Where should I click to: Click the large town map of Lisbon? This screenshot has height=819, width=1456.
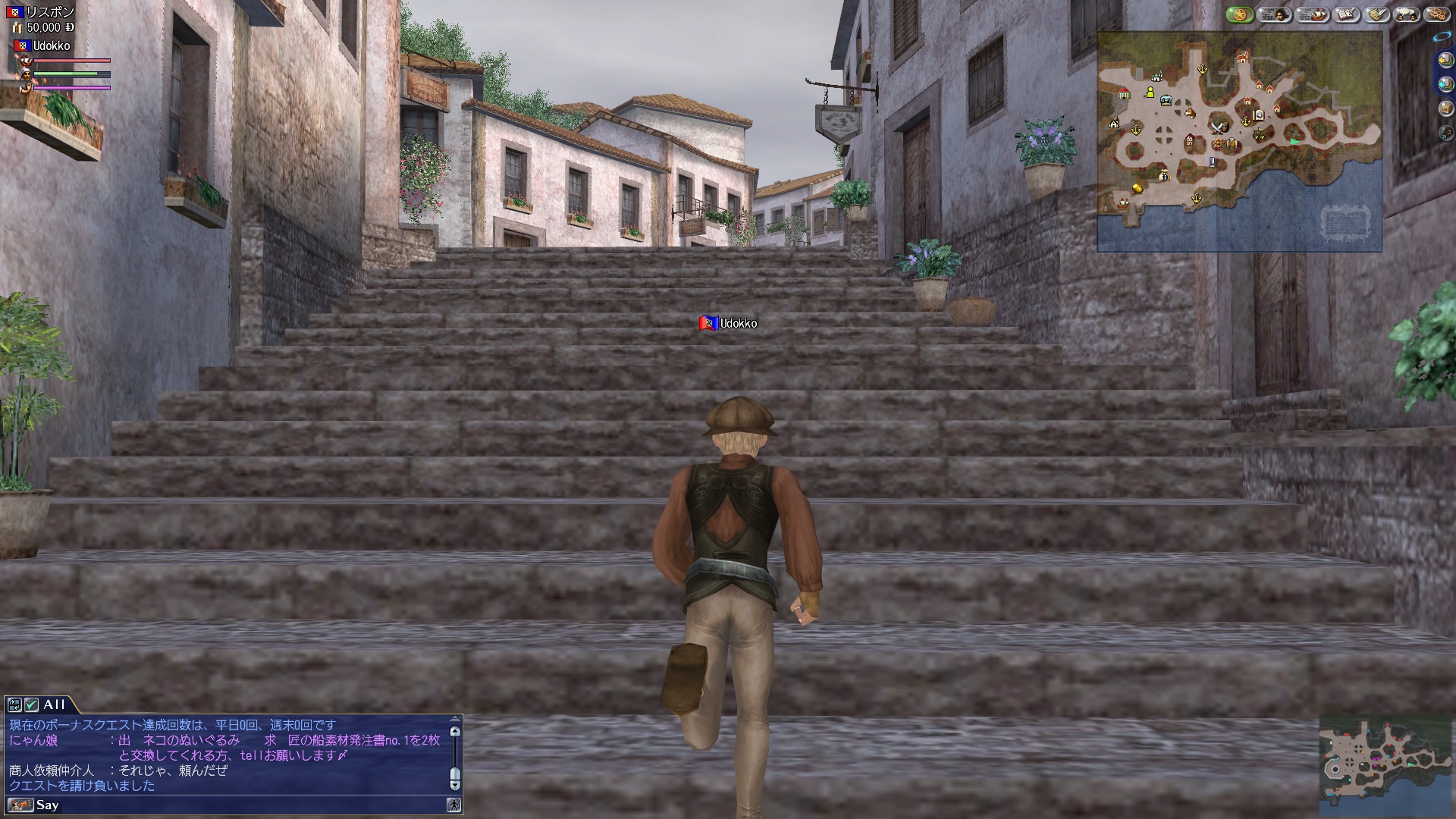(1239, 142)
